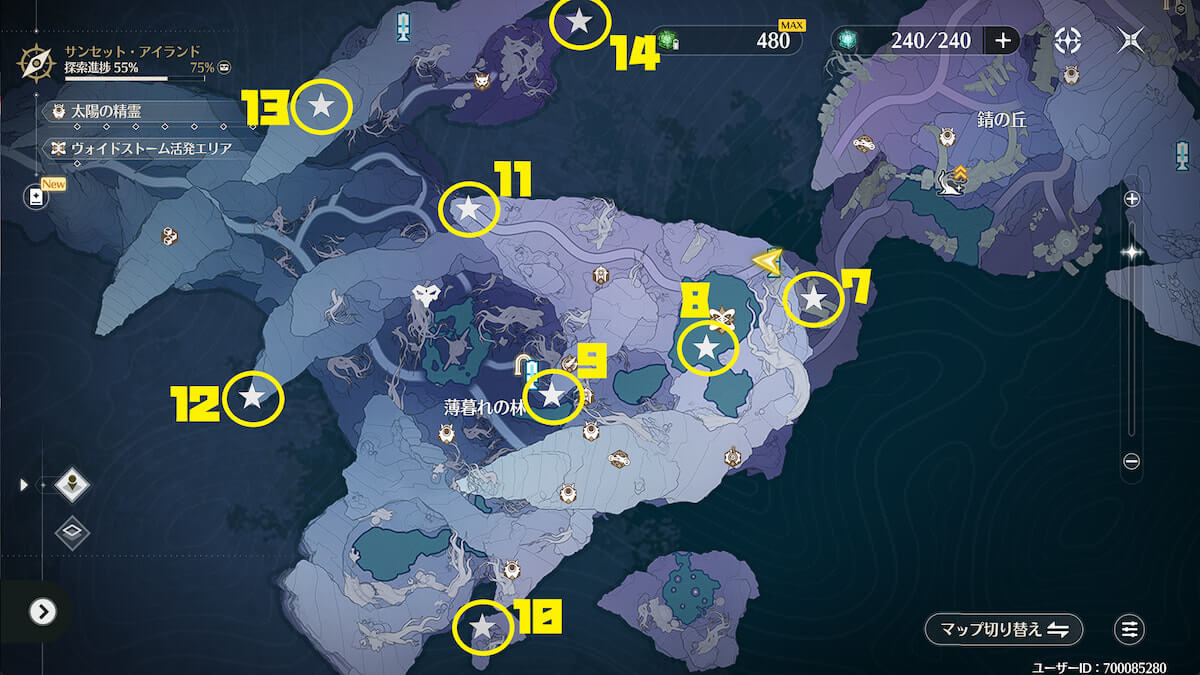Open the 75% exploration reward chest icon
The height and width of the screenshot is (675, 1200).
click(224, 66)
